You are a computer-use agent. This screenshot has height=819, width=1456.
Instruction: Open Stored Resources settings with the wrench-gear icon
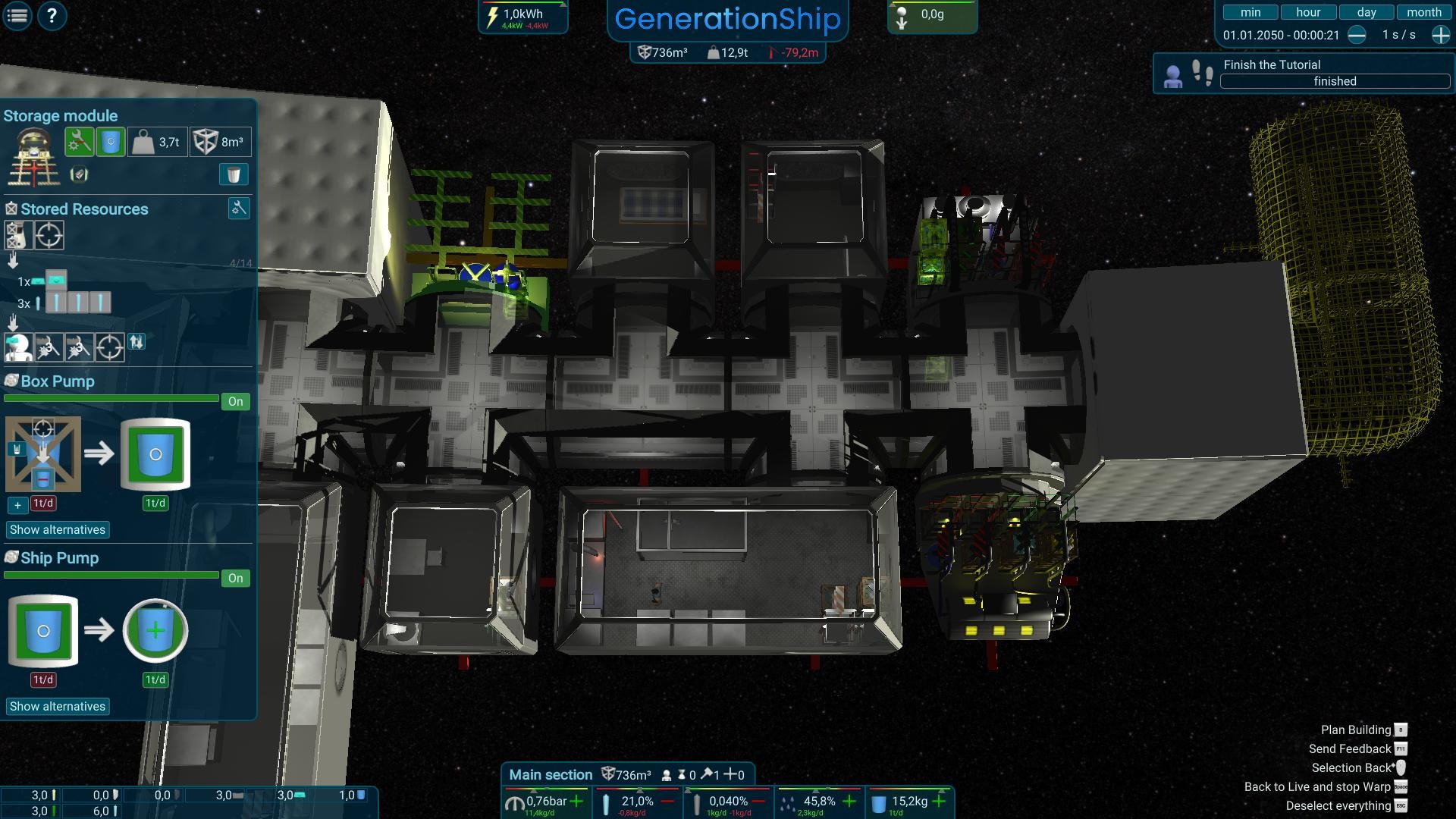(x=239, y=208)
